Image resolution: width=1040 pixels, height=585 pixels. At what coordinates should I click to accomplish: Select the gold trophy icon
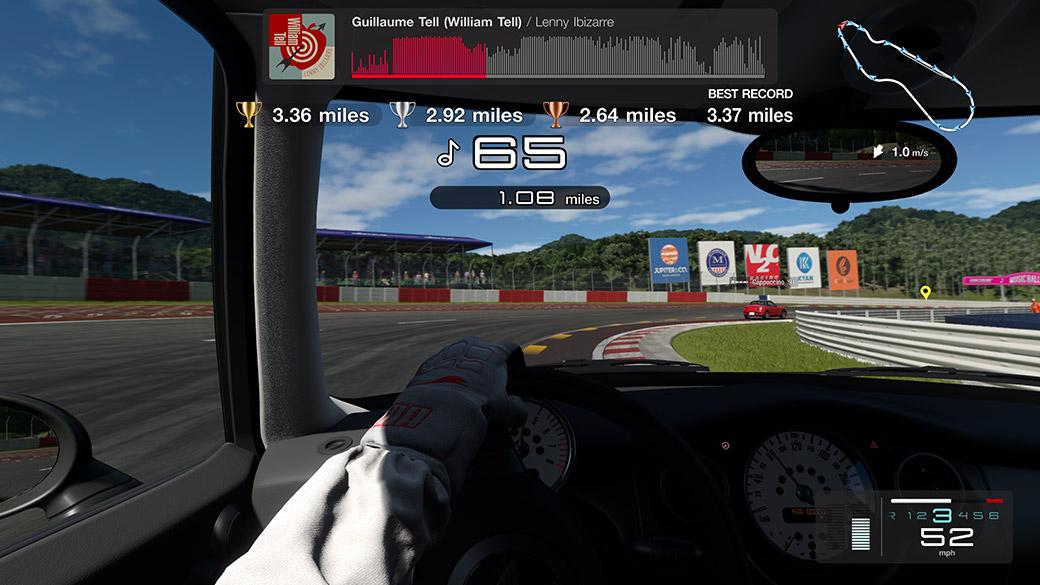pos(248,114)
